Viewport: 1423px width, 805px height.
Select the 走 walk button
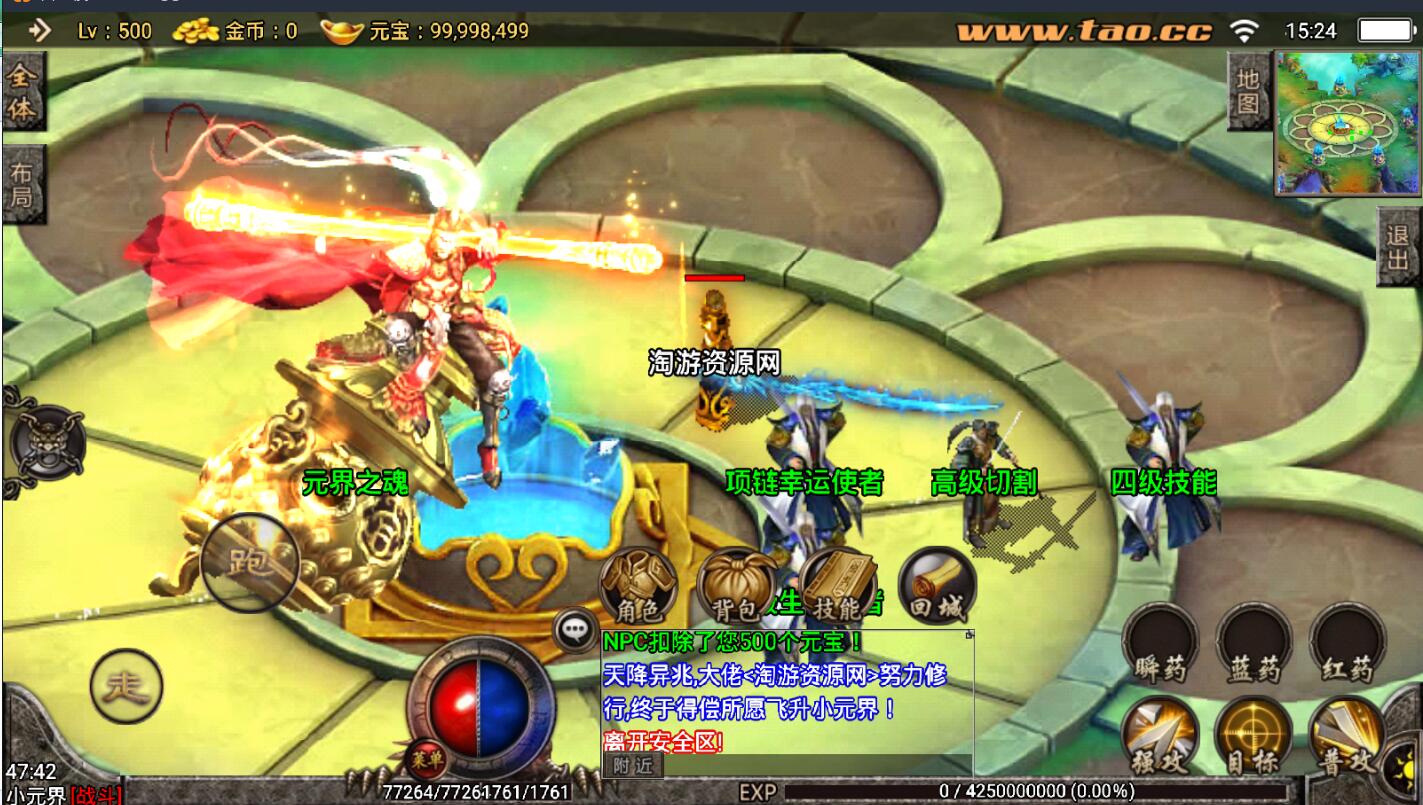click(126, 685)
